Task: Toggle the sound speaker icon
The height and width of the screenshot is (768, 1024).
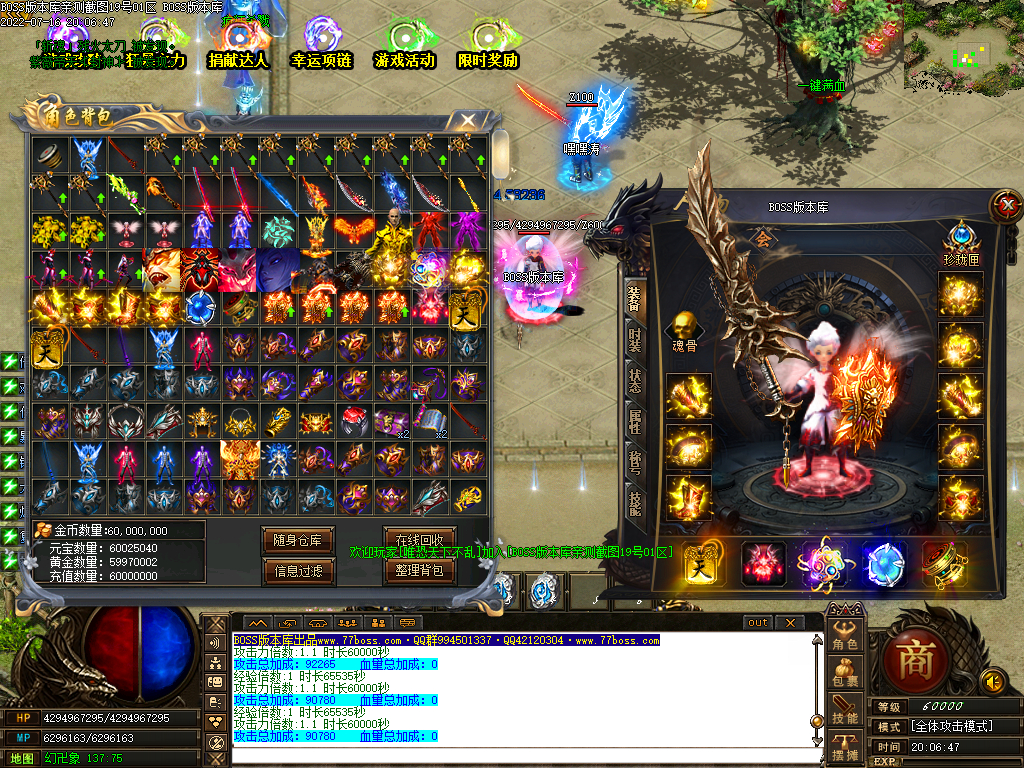Action: pyautogui.click(x=993, y=682)
